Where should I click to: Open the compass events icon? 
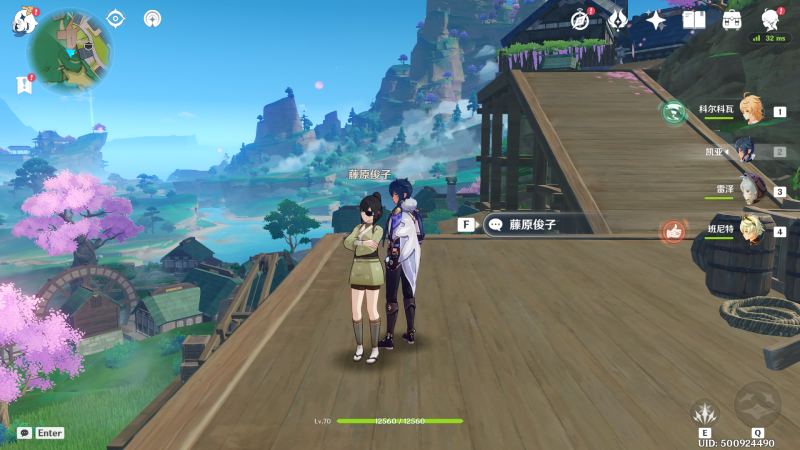581,20
